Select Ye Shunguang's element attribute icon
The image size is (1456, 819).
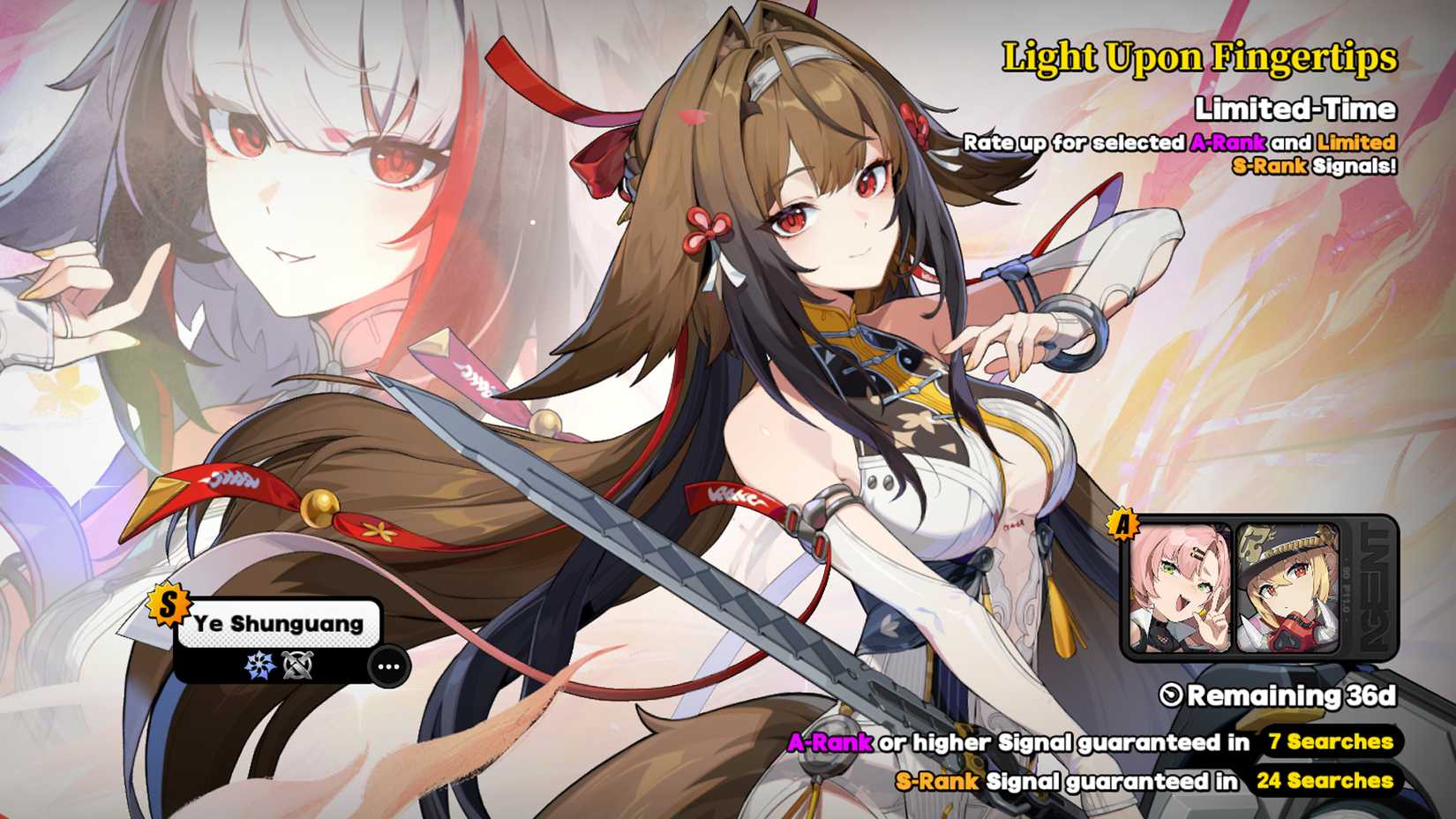(x=259, y=664)
